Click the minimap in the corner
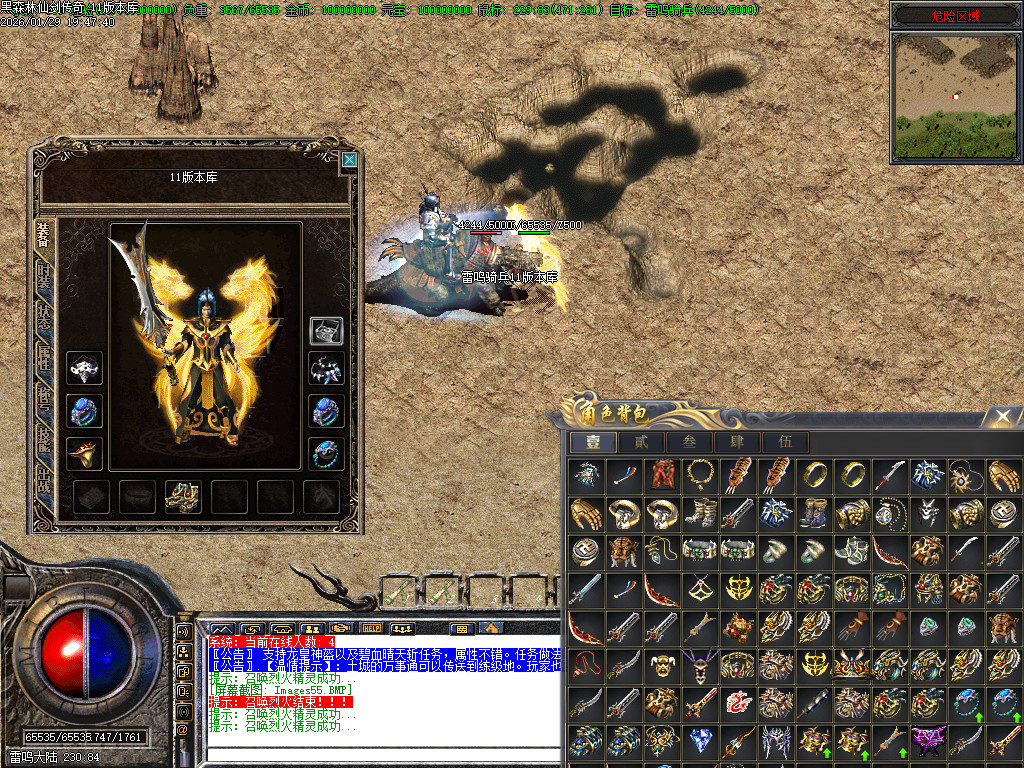 point(957,97)
